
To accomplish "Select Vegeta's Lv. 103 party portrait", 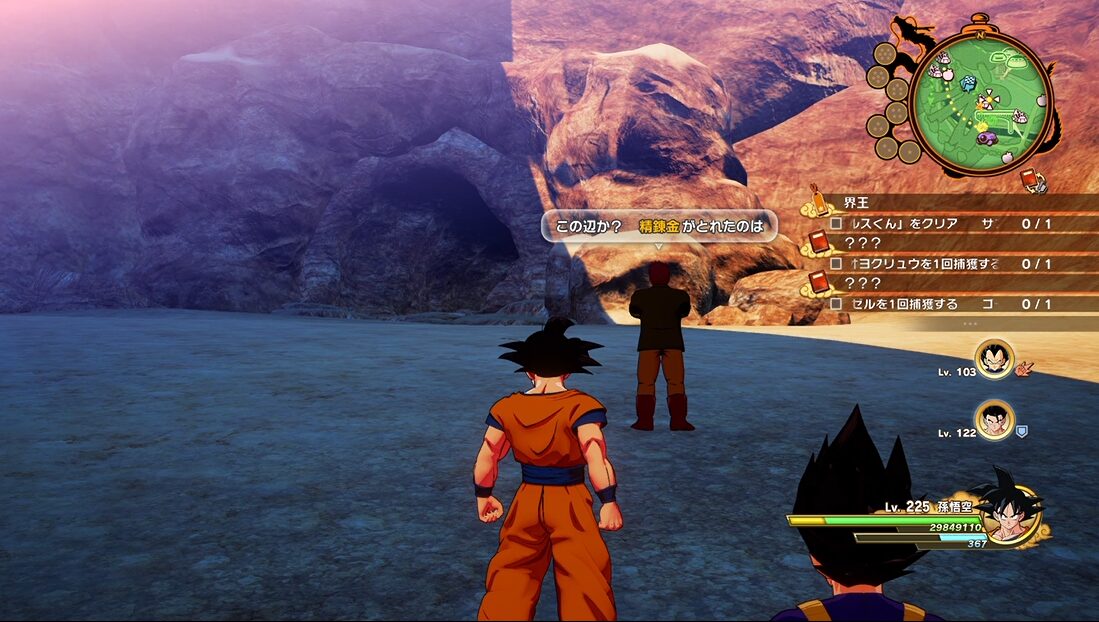I will [x=994, y=359].
